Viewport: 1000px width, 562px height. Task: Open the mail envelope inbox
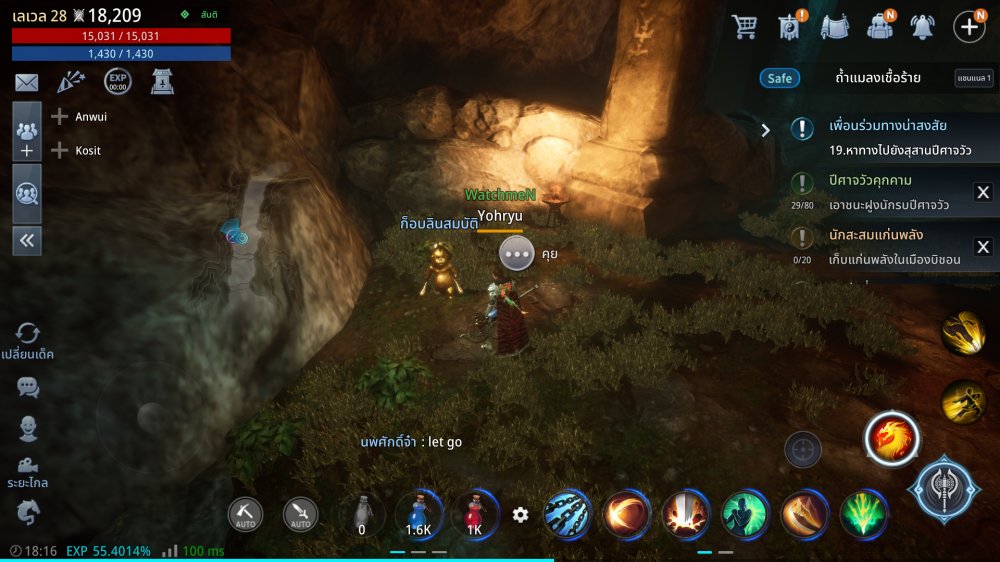[x=27, y=83]
